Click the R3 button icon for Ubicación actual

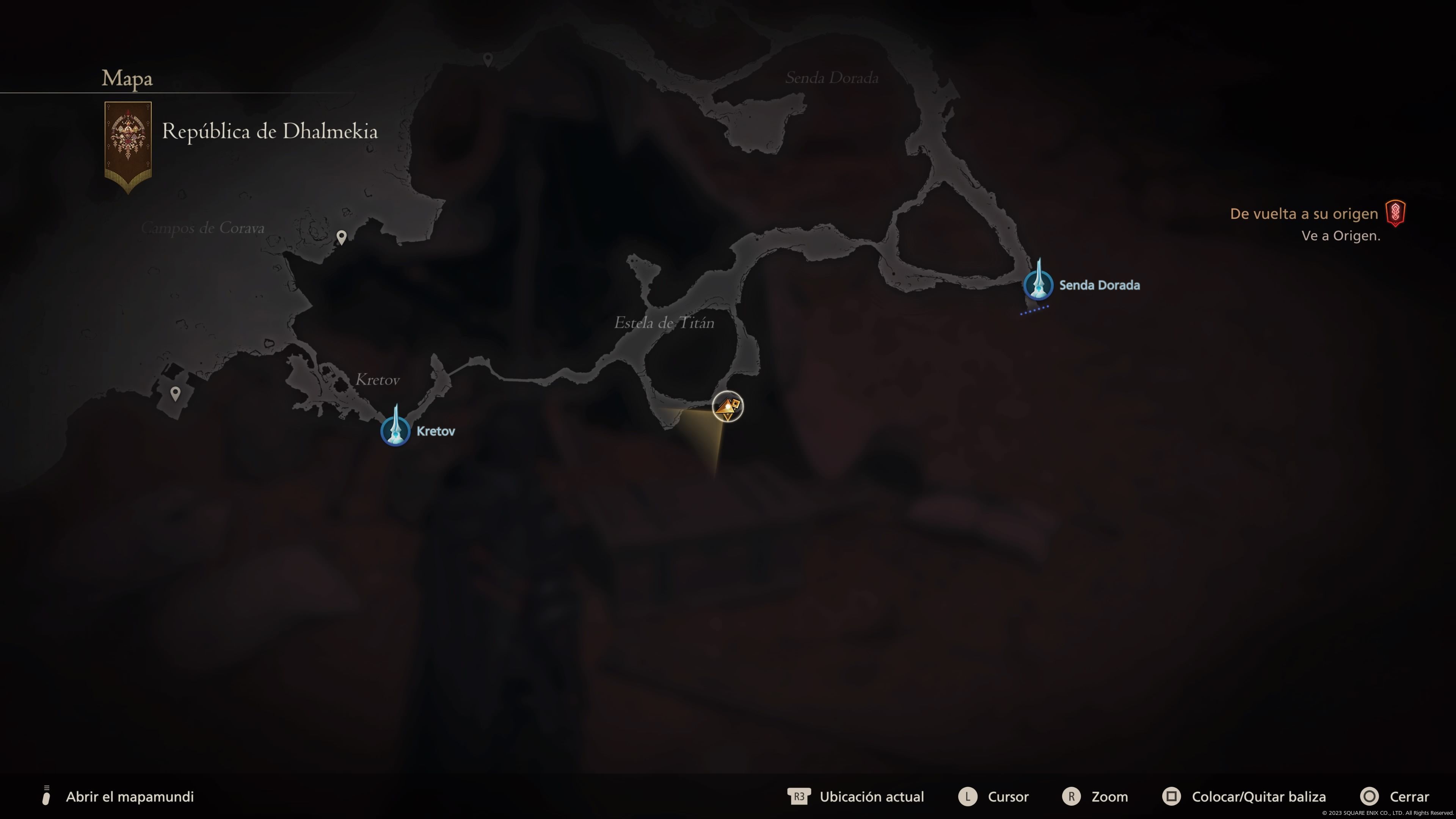[x=799, y=797]
